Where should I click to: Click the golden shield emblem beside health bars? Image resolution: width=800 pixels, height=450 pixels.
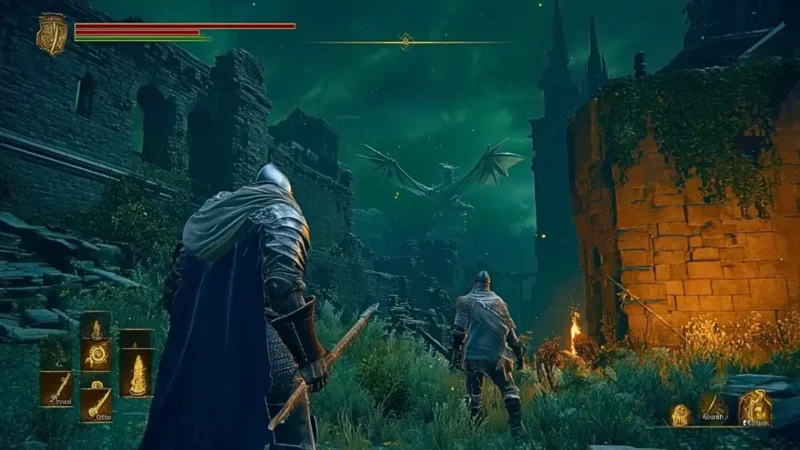tap(51, 33)
